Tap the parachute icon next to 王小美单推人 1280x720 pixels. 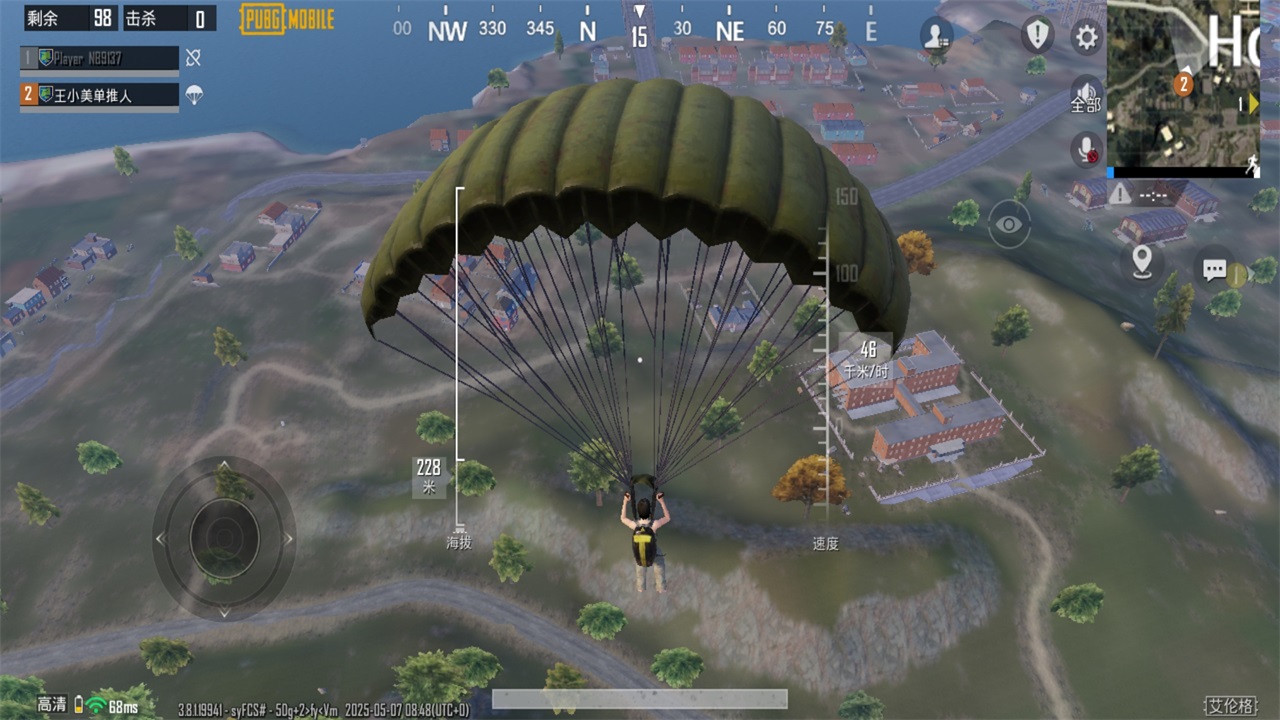tap(193, 97)
